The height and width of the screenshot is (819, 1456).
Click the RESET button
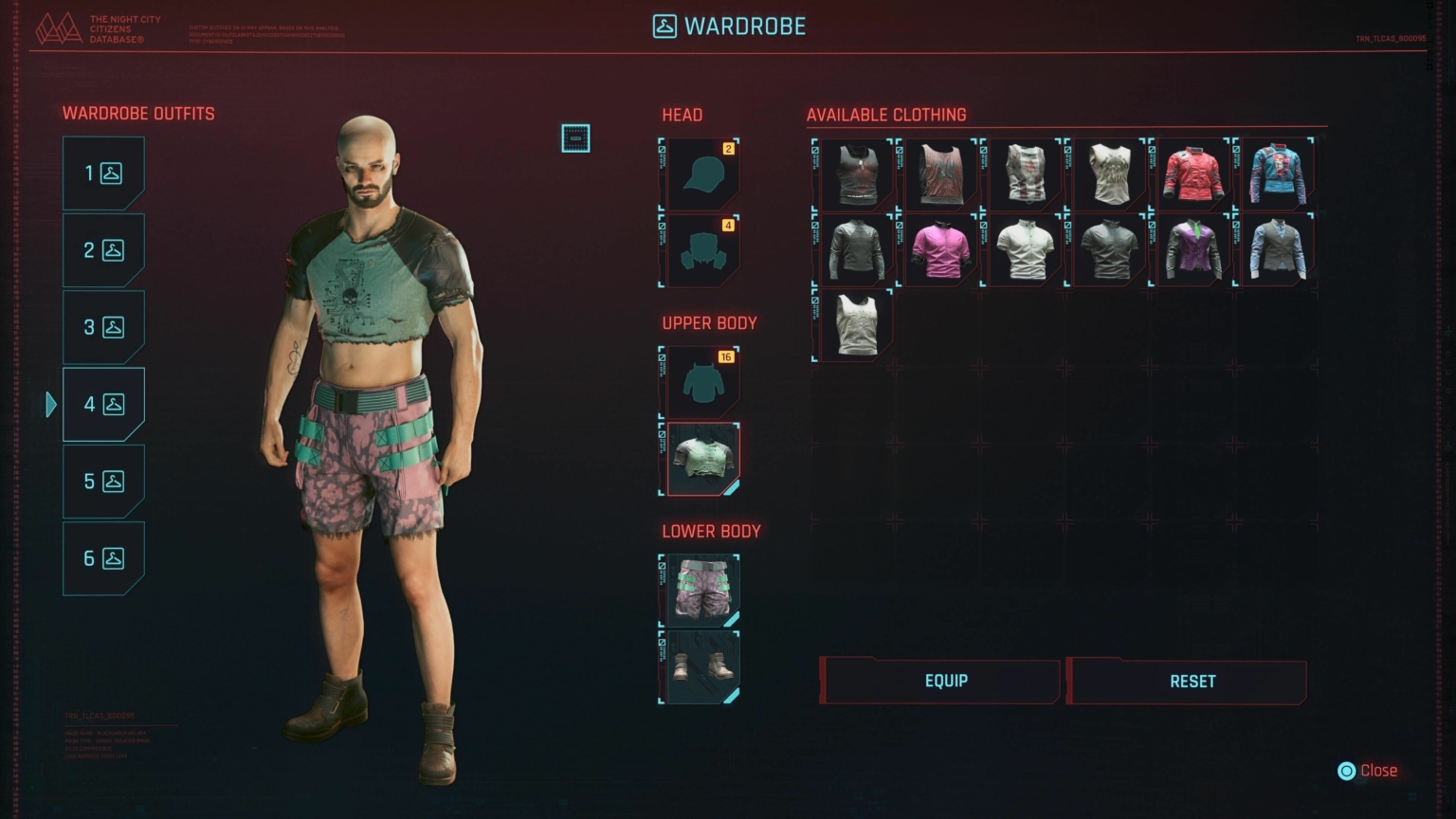tap(1191, 681)
